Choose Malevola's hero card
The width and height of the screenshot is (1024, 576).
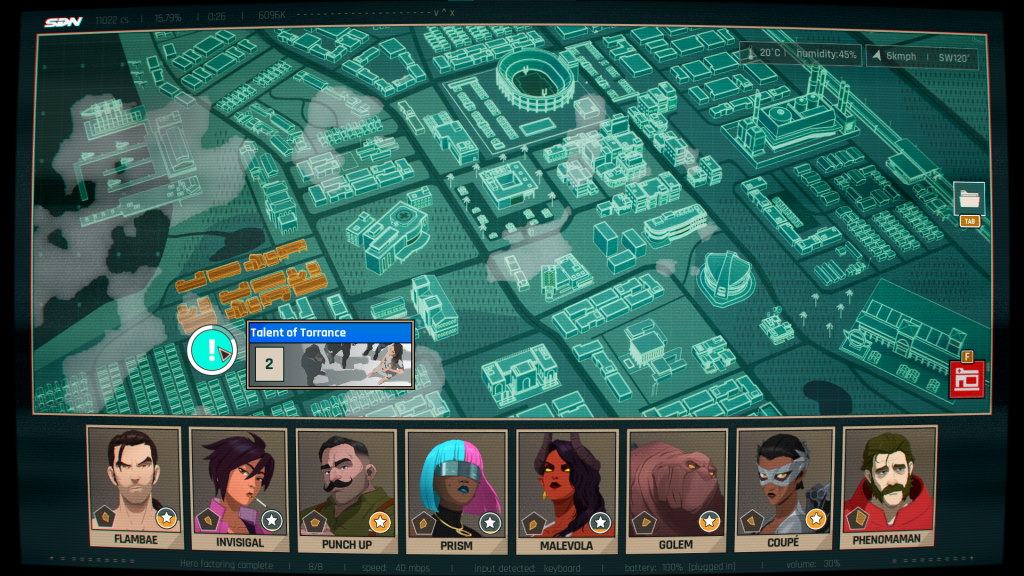click(566, 488)
